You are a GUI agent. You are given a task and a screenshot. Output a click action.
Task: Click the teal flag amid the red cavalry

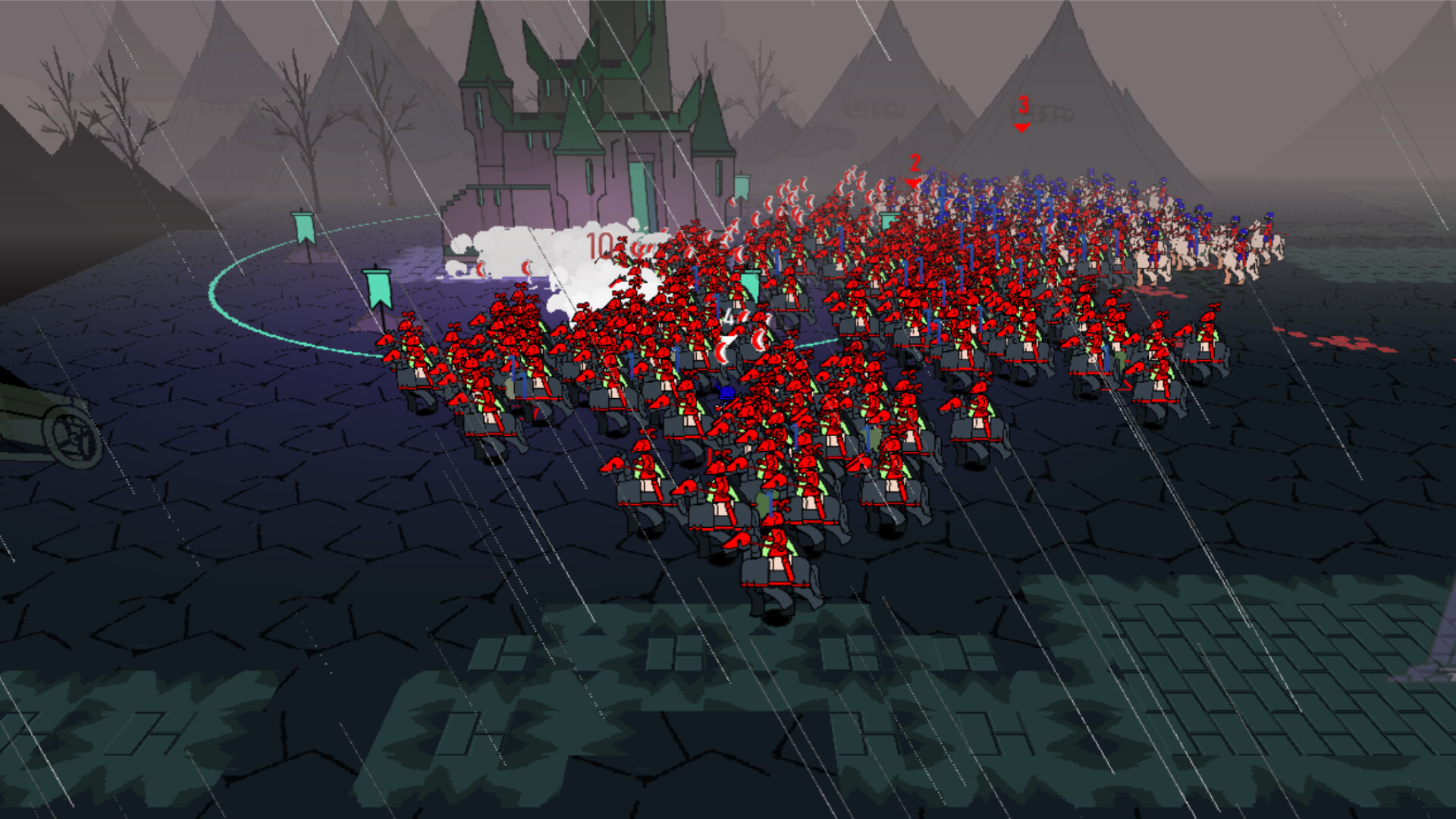pos(751,284)
